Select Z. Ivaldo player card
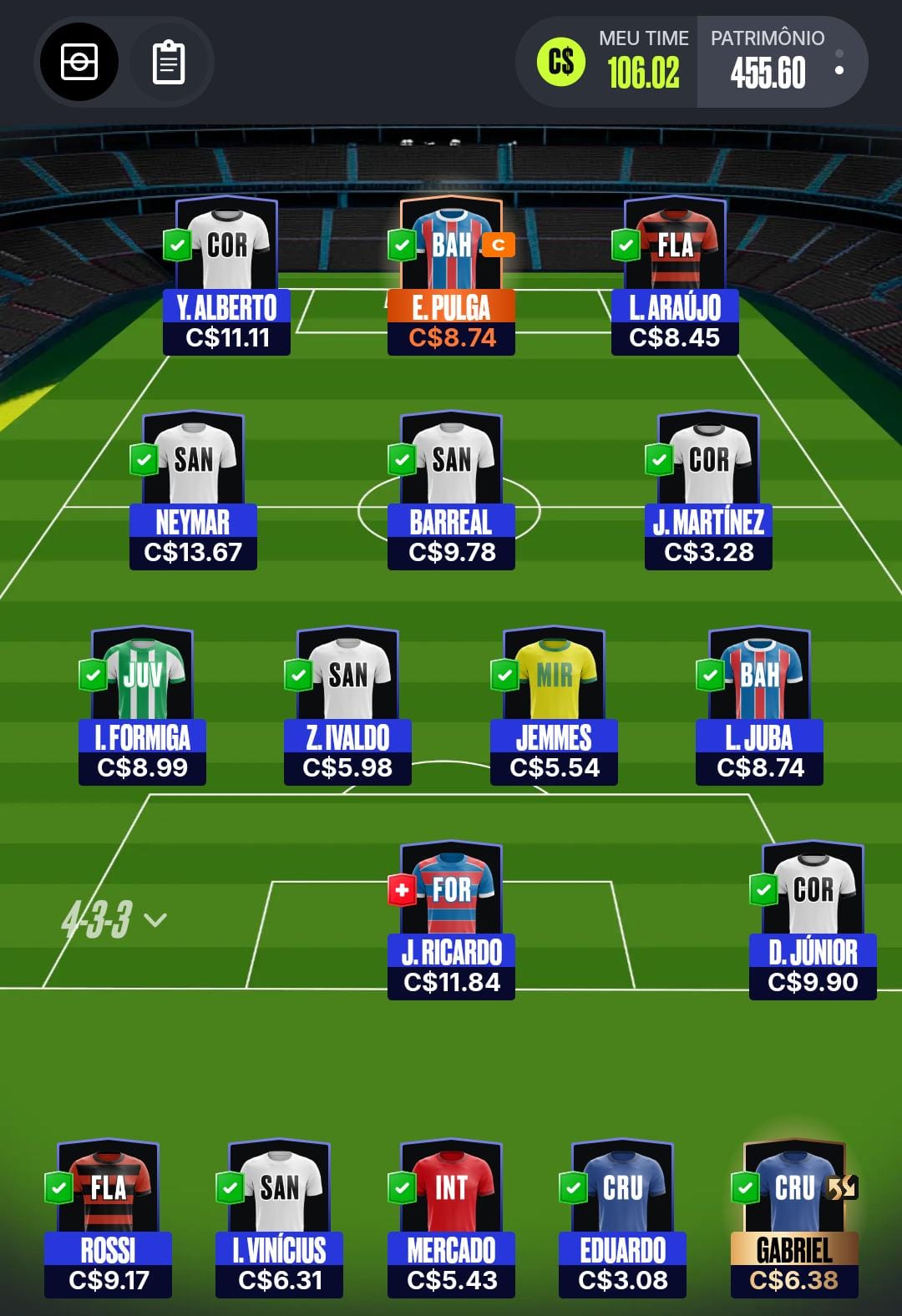Viewport: 902px width, 1316px height. pyautogui.click(x=347, y=707)
